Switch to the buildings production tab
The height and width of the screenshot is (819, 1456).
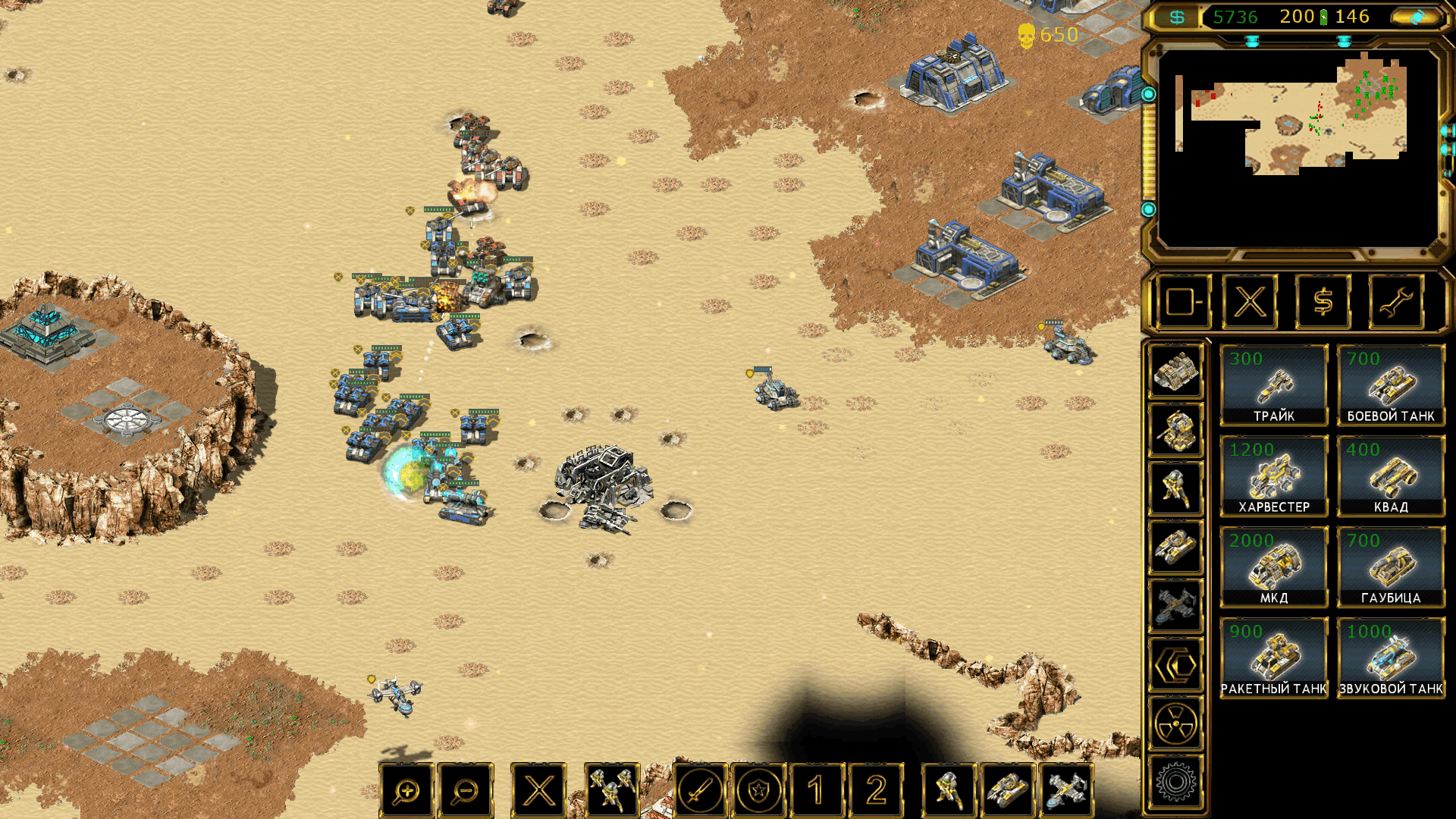click(1175, 372)
